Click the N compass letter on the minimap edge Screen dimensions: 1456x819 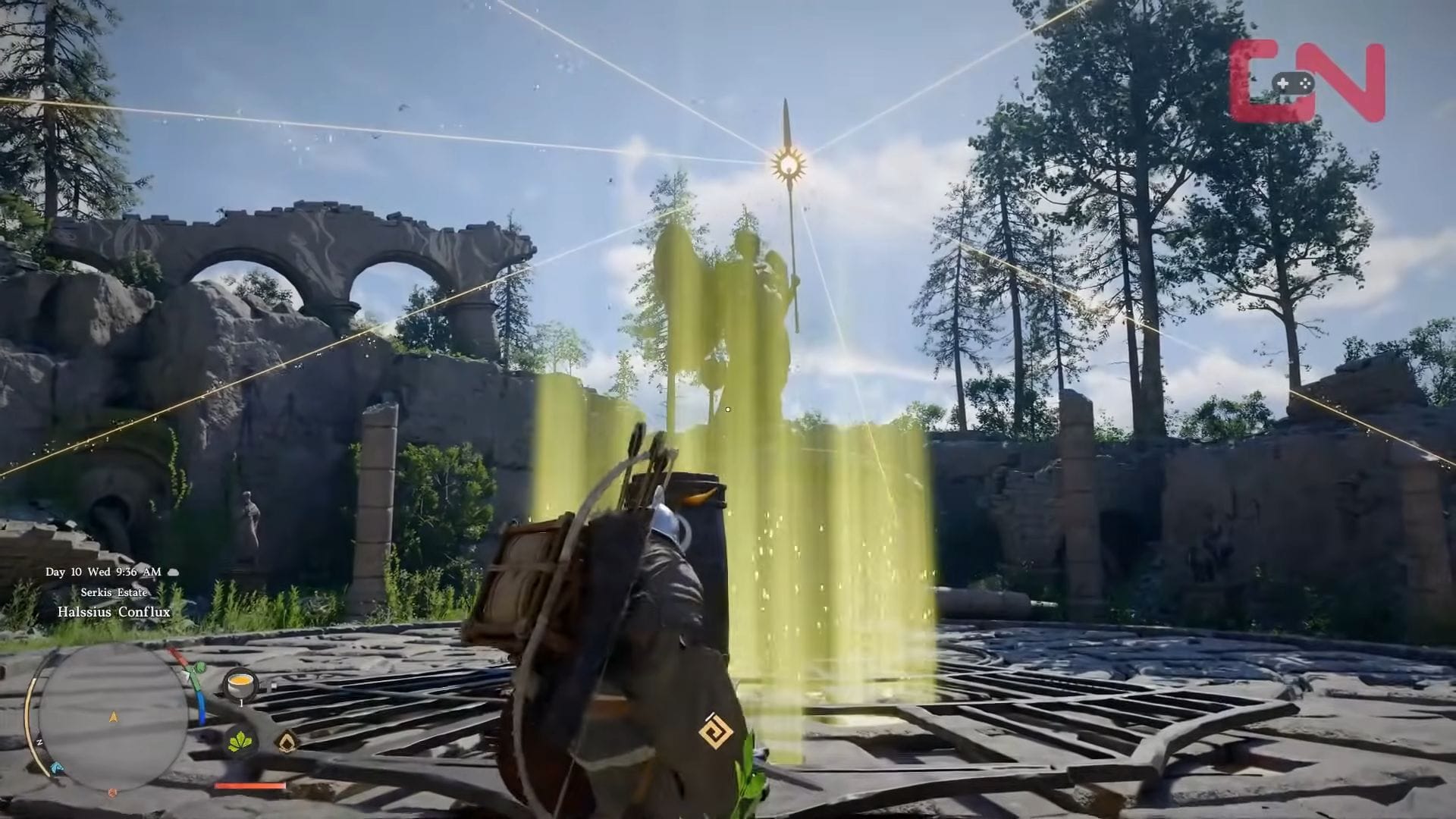40,742
